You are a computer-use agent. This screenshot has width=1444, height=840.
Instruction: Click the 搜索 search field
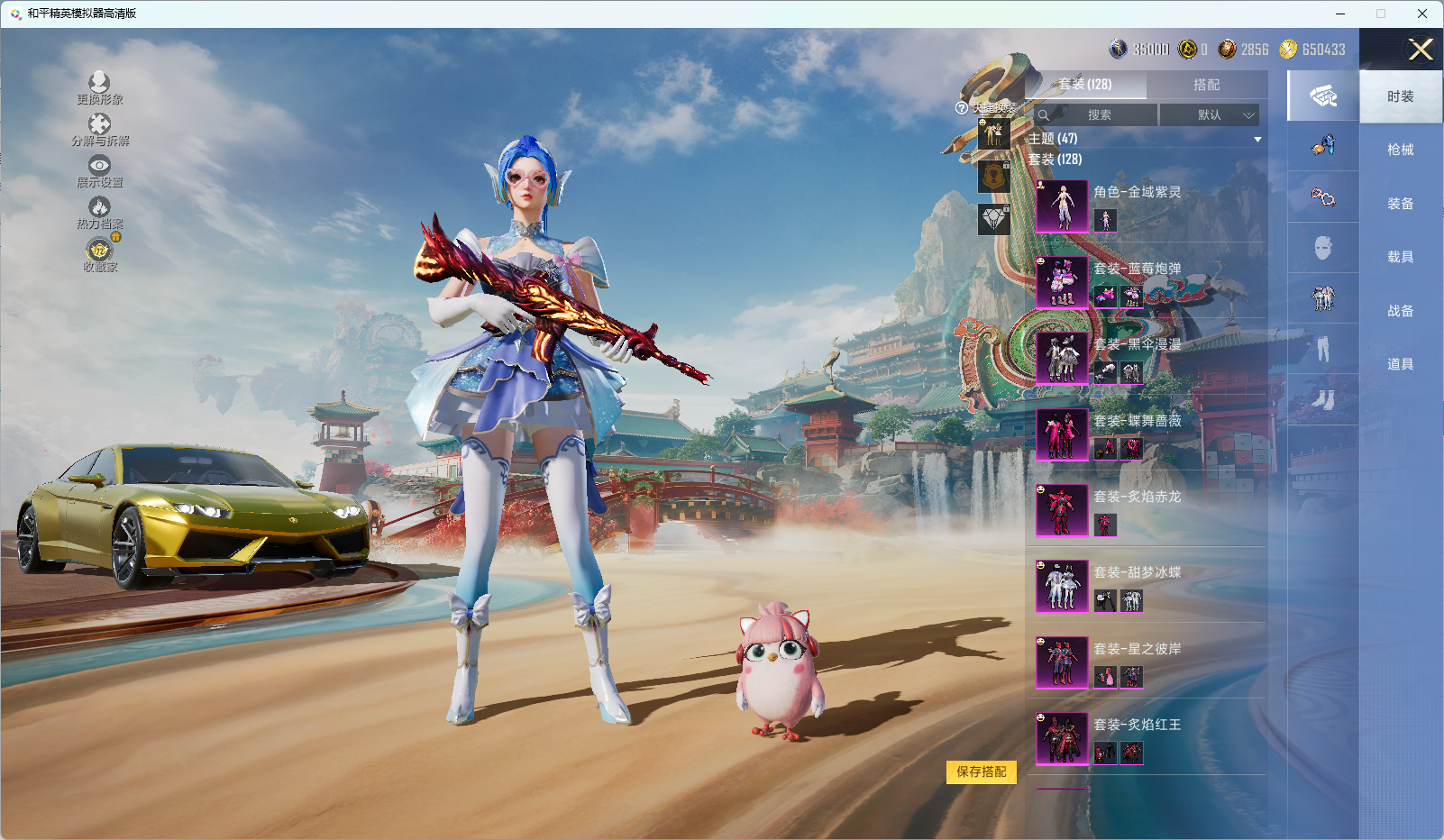point(1097,115)
